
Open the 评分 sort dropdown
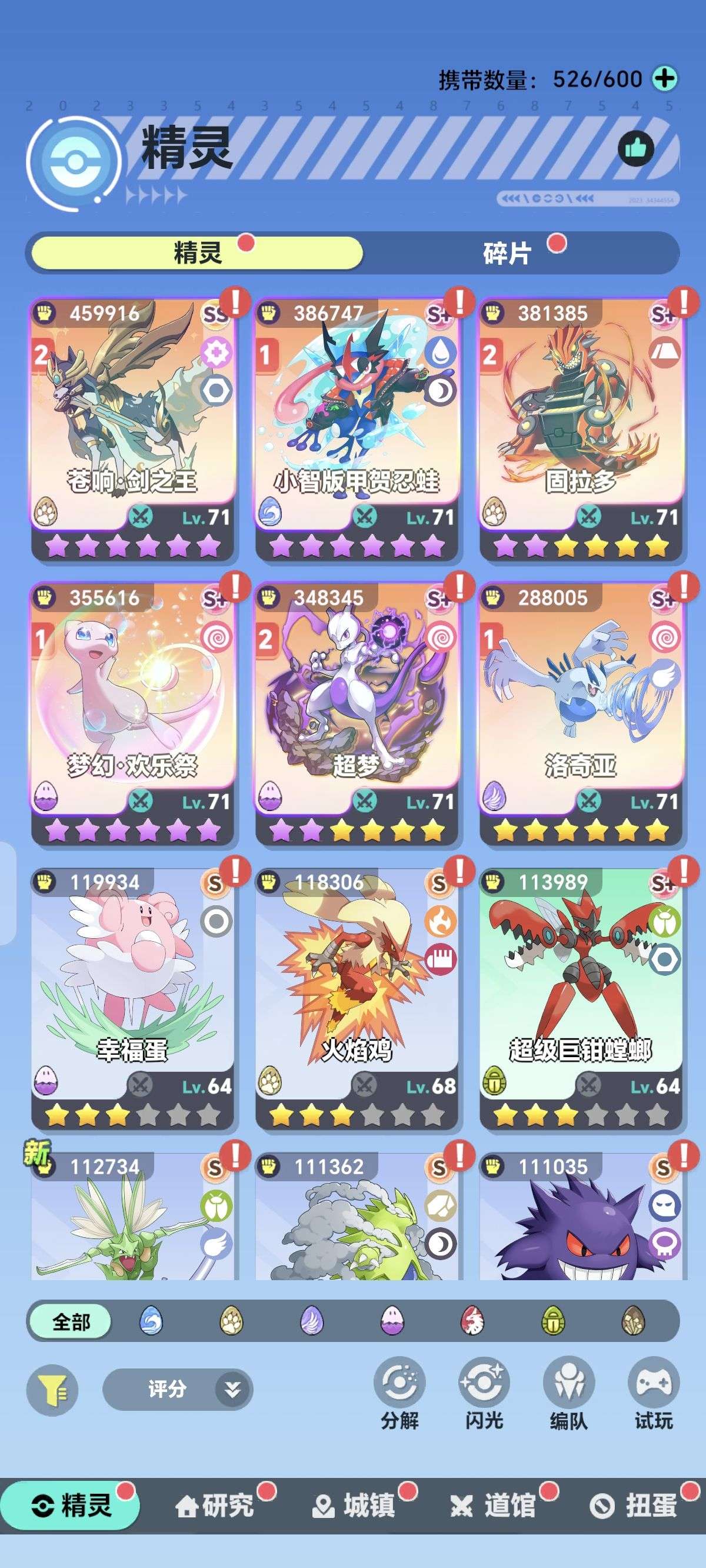pyautogui.click(x=177, y=1390)
